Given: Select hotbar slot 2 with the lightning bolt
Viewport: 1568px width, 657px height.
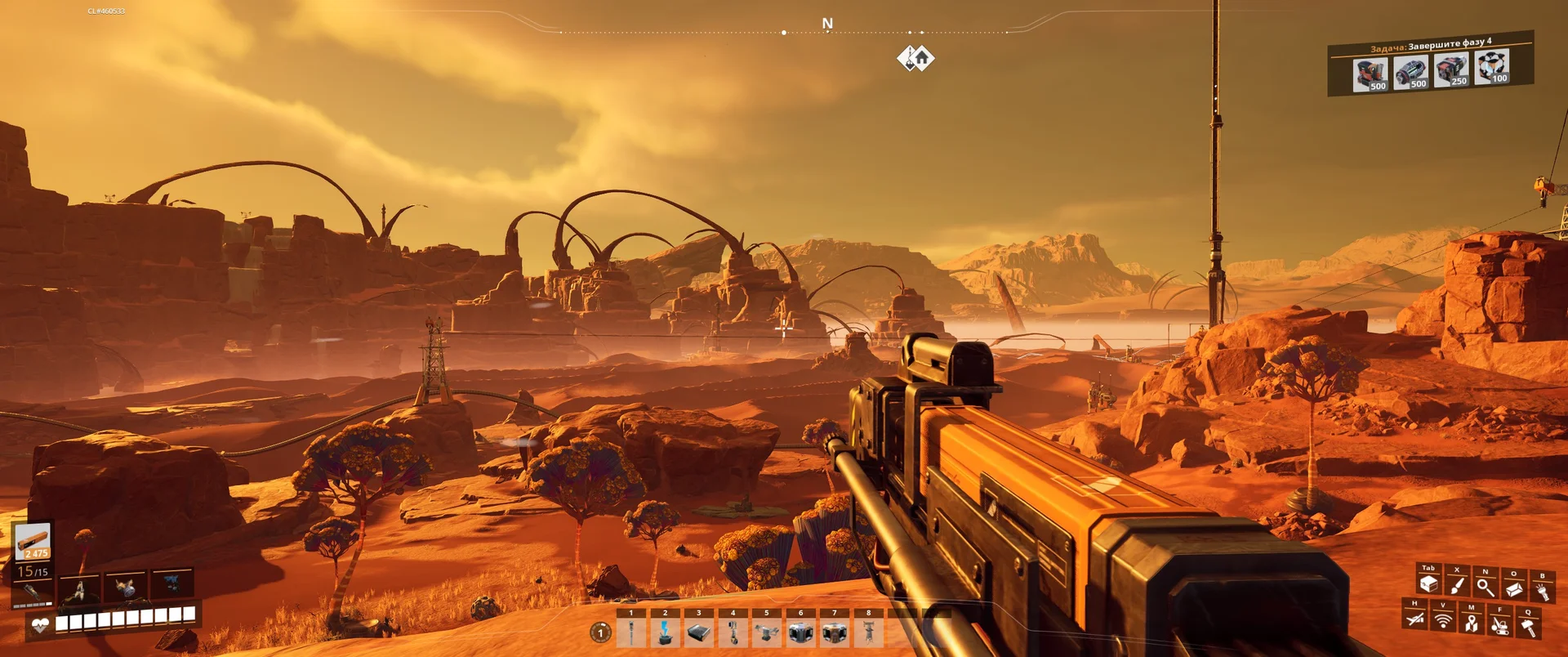Looking at the screenshot, I should (x=665, y=632).
